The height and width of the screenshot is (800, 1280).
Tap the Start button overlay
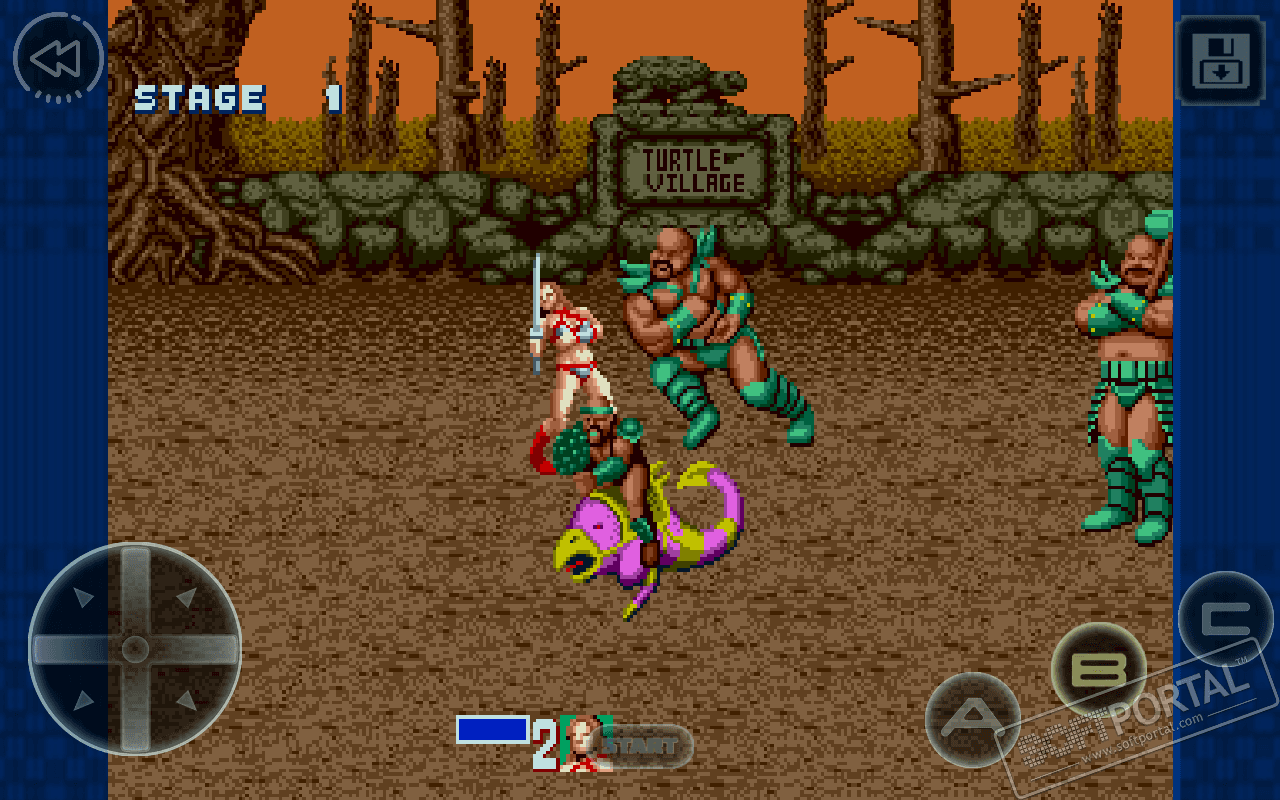[x=641, y=745]
